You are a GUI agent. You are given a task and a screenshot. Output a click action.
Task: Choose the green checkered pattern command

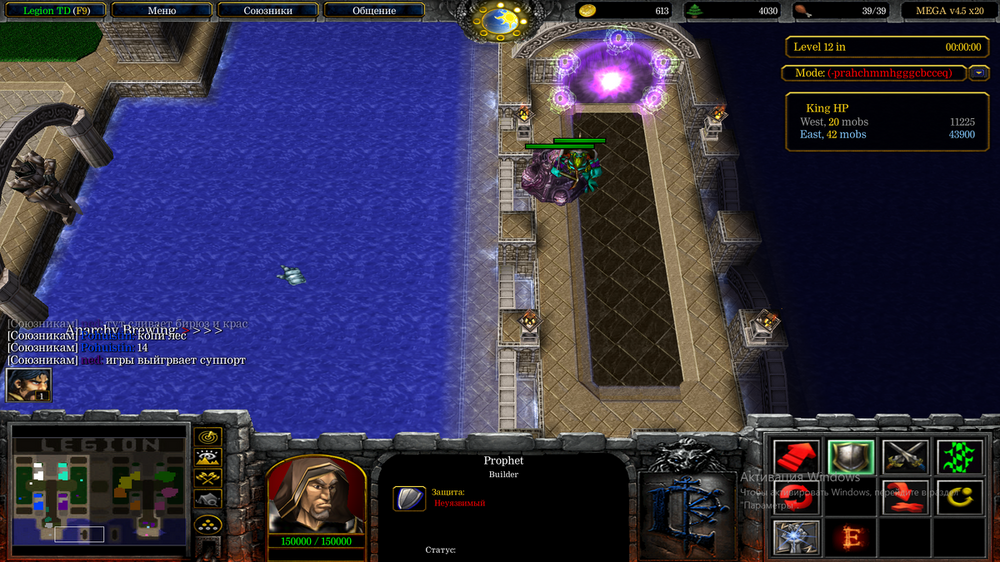959,458
